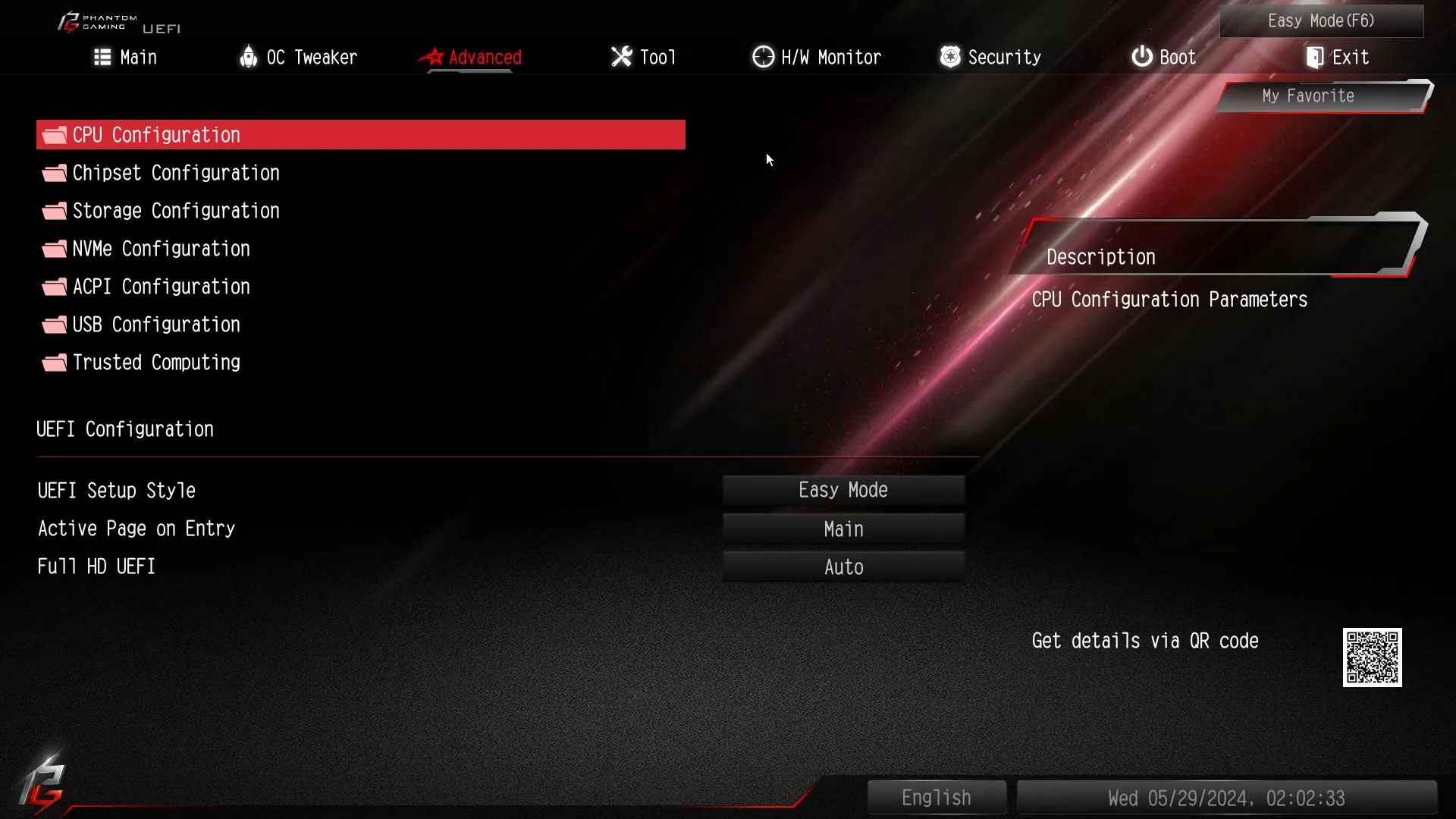Viewport: 1456px width, 819px height.
Task: Open the Tool wrench icon
Action: [620, 56]
